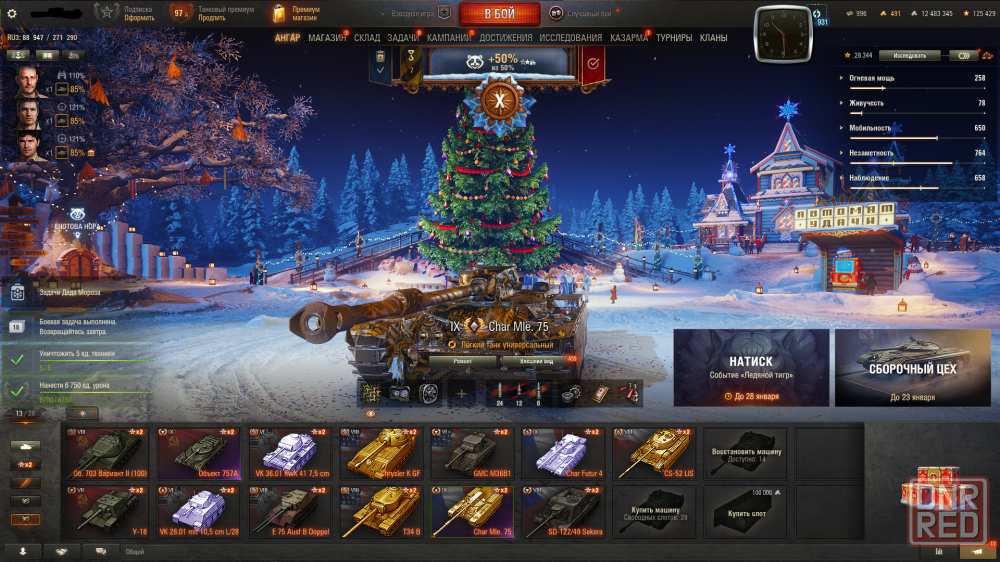Select the T34 B tank in carousel
Image resolution: width=1000 pixels, height=562 pixels.
[x=380, y=511]
